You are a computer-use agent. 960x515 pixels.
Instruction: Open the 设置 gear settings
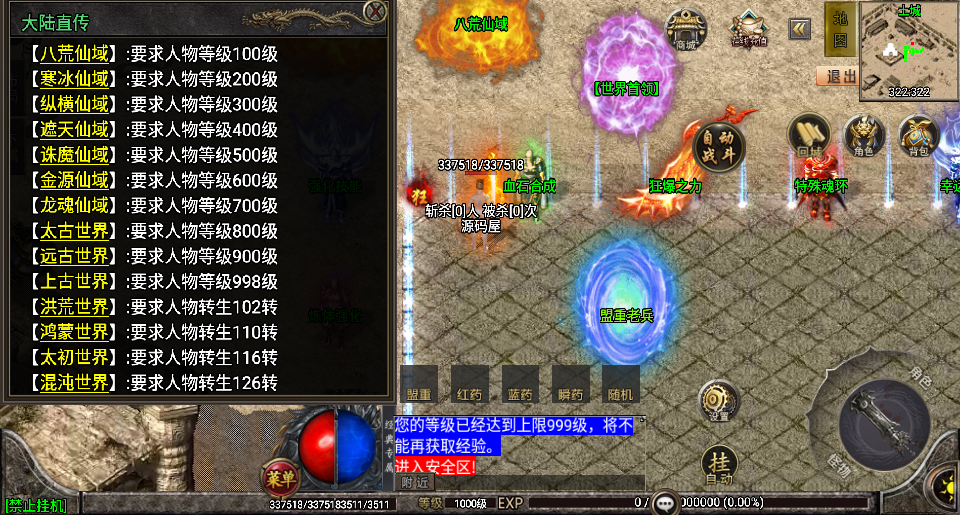click(718, 401)
